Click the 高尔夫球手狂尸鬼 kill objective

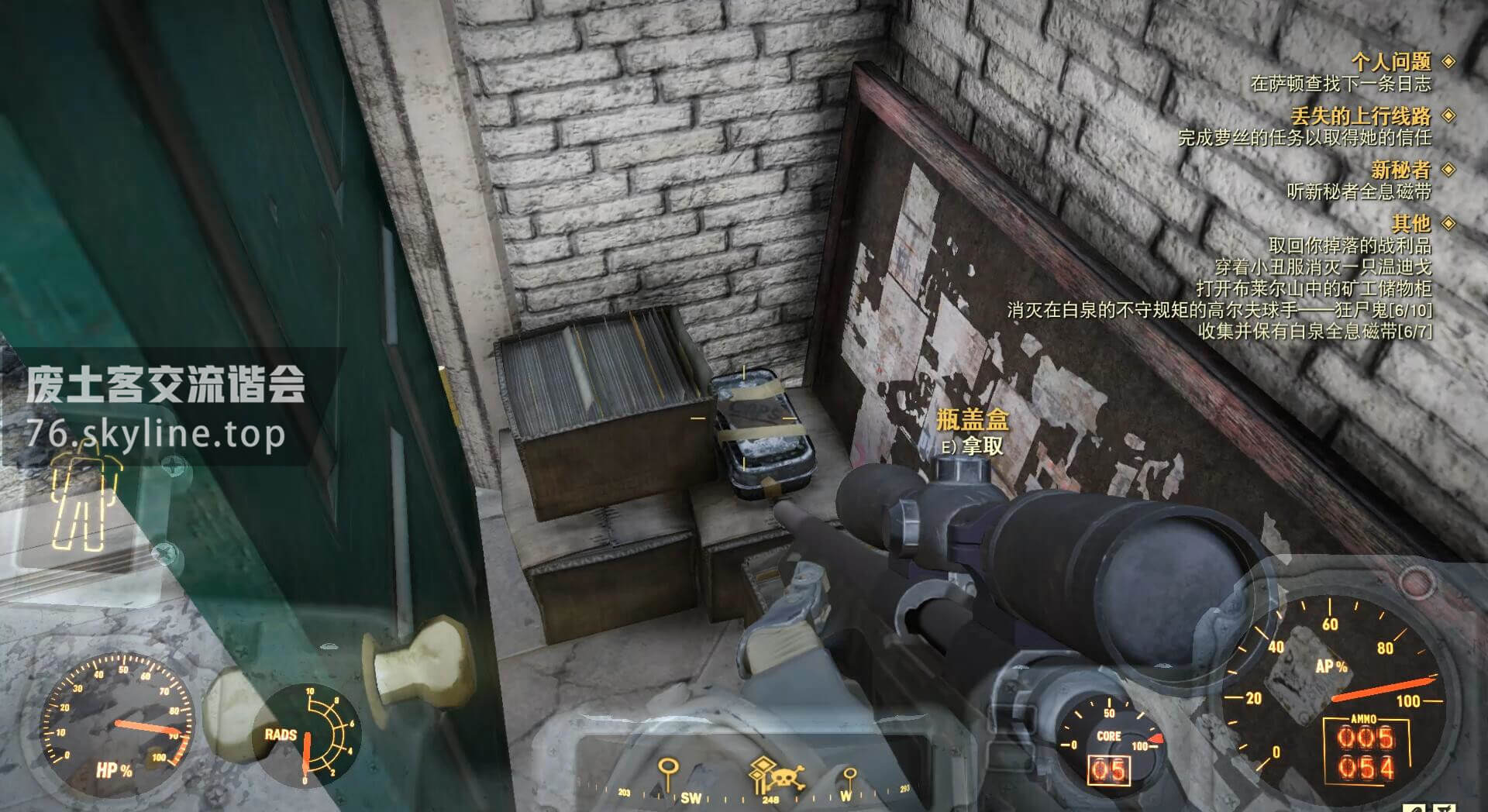[x=1219, y=311]
